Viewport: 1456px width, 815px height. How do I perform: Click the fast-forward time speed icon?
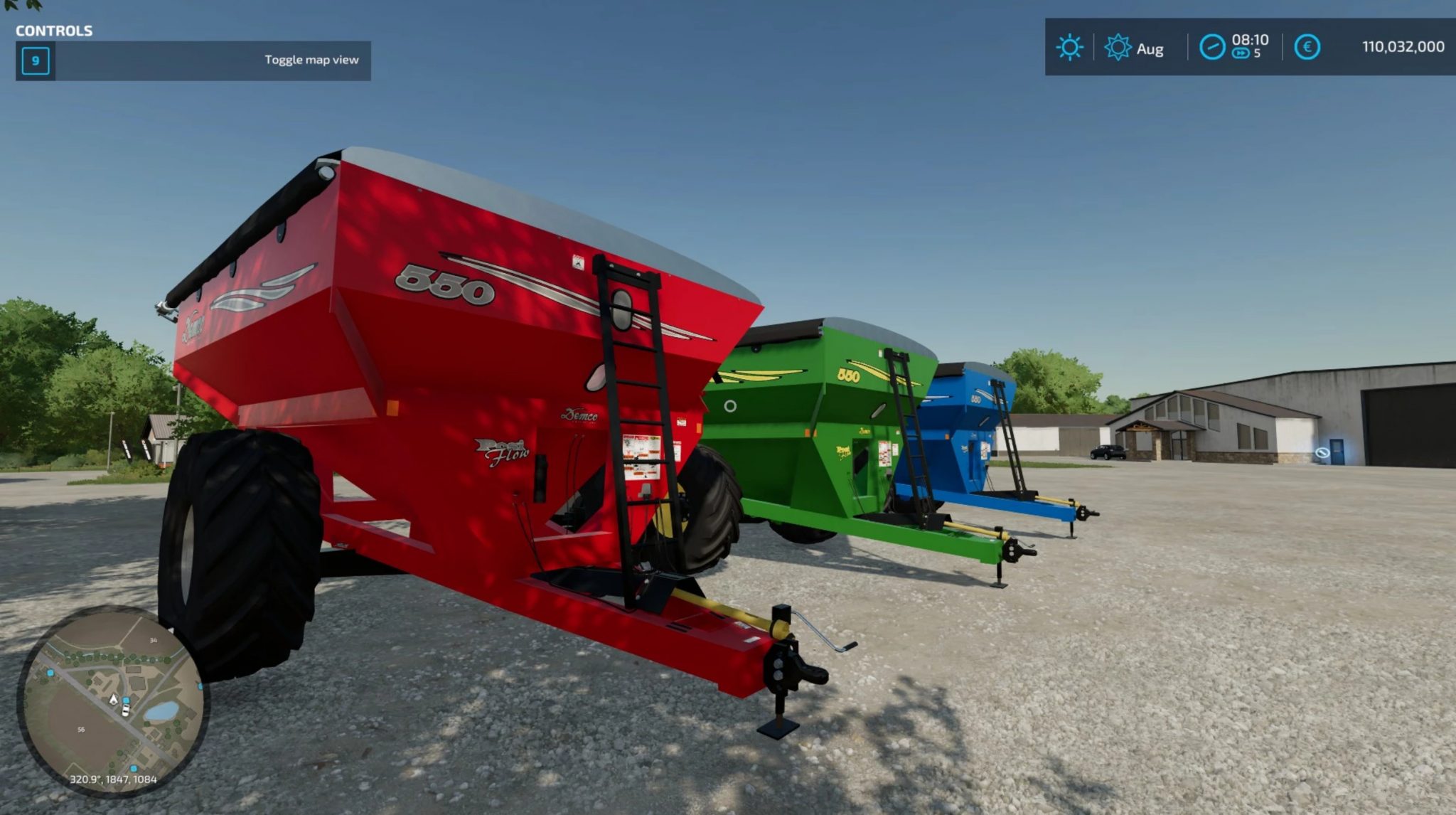[x=1240, y=52]
